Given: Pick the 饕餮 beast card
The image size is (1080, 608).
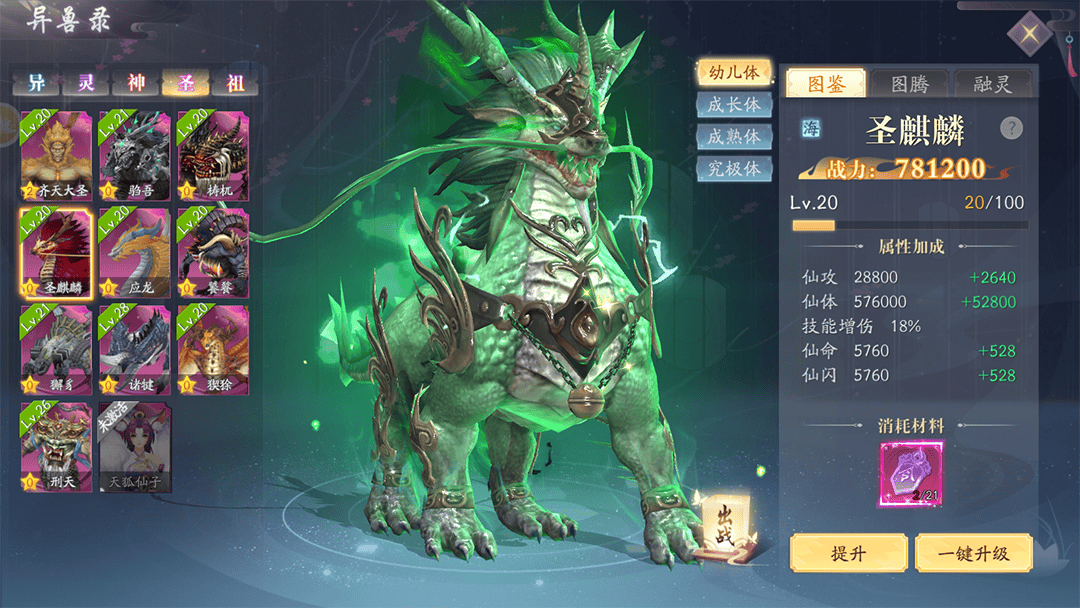Looking at the screenshot, I should tap(212, 252).
